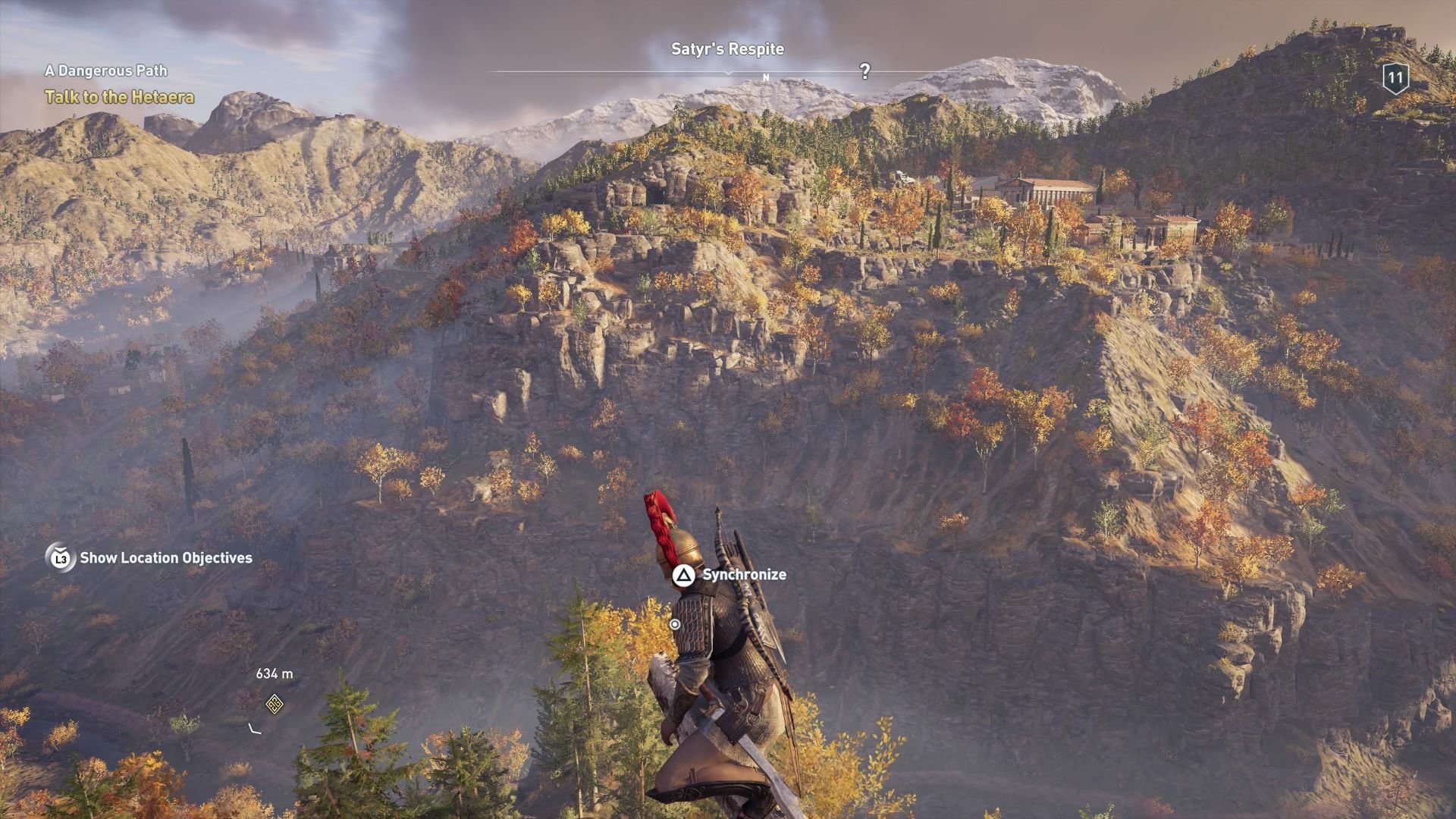
Task: Click the undiscovered location question mark on compass
Action: pyautogui.click(x=864, y=72)
